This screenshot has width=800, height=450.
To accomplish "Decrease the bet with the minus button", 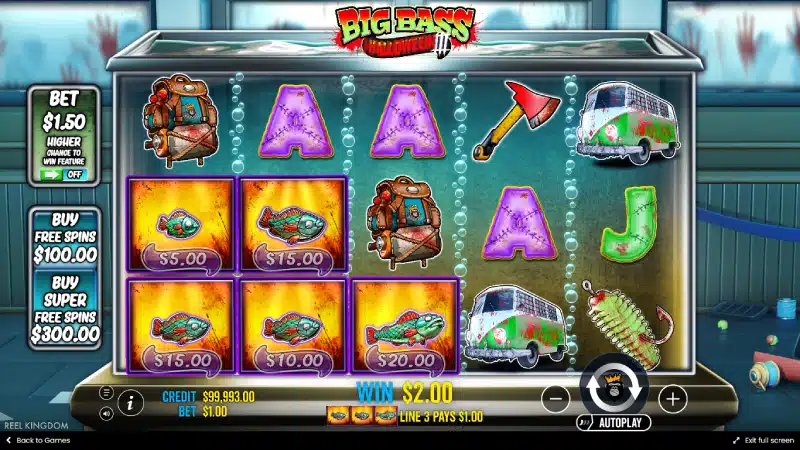I will (556, 398).
